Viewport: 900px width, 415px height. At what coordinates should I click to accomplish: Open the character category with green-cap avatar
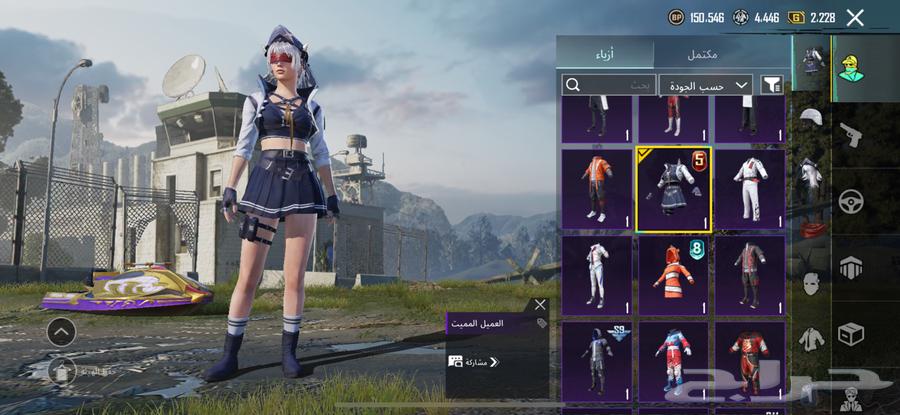coord(851,66)
